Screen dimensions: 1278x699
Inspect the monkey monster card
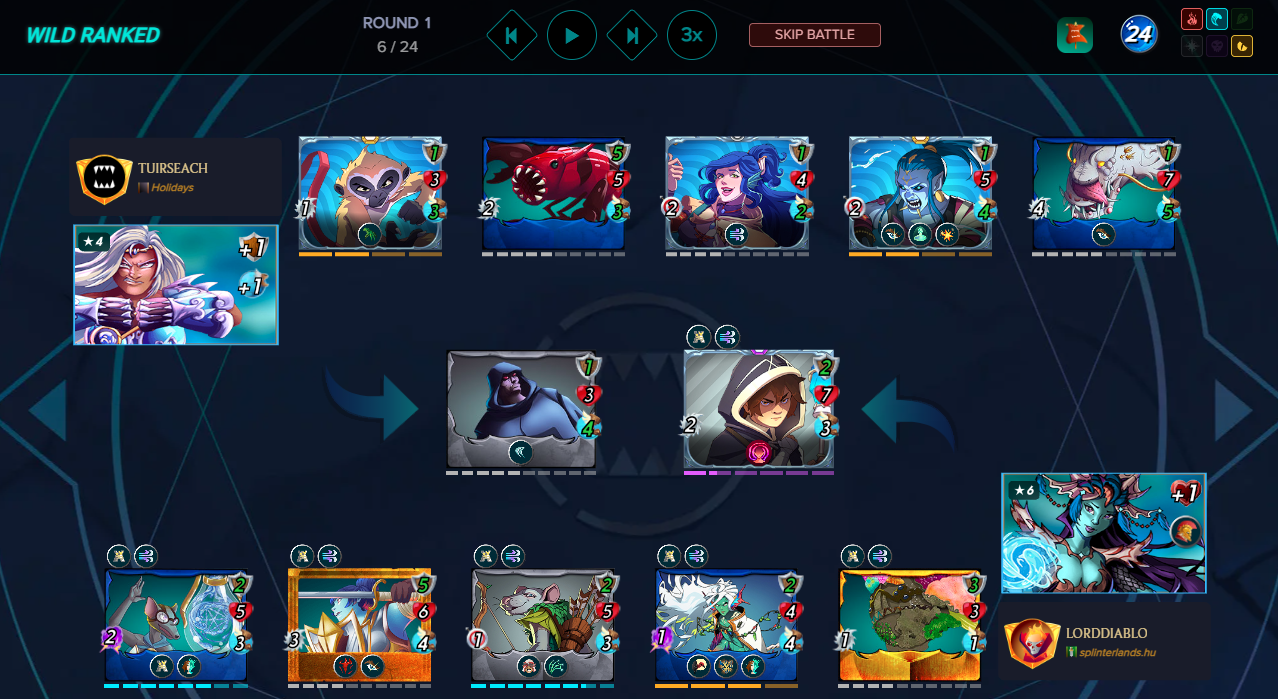(x=370, y=193)
